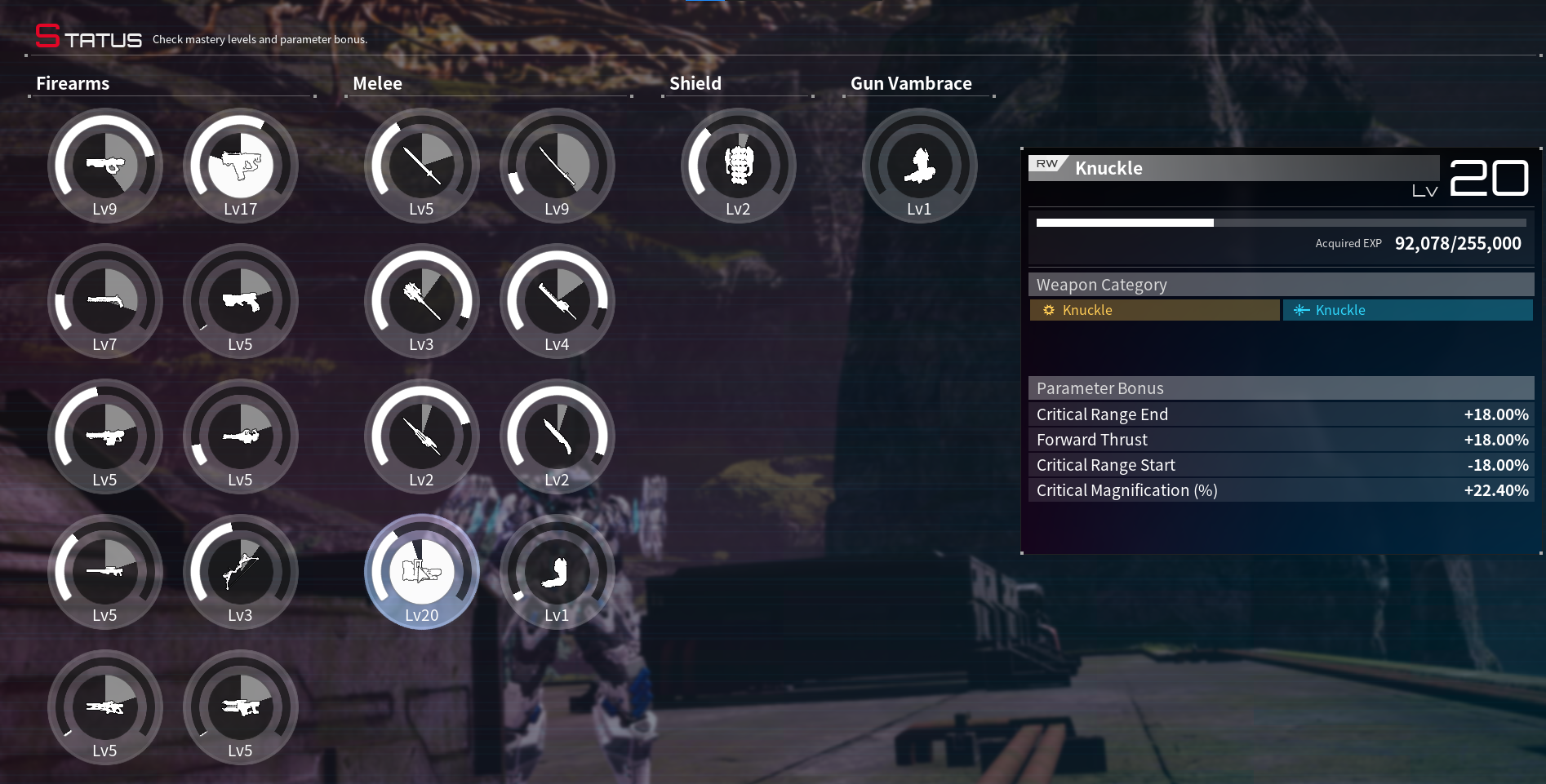Click the blue Knuckle weapon category
The image size is (1546, 784).
pyautogui.click(x=1407, y=310)
